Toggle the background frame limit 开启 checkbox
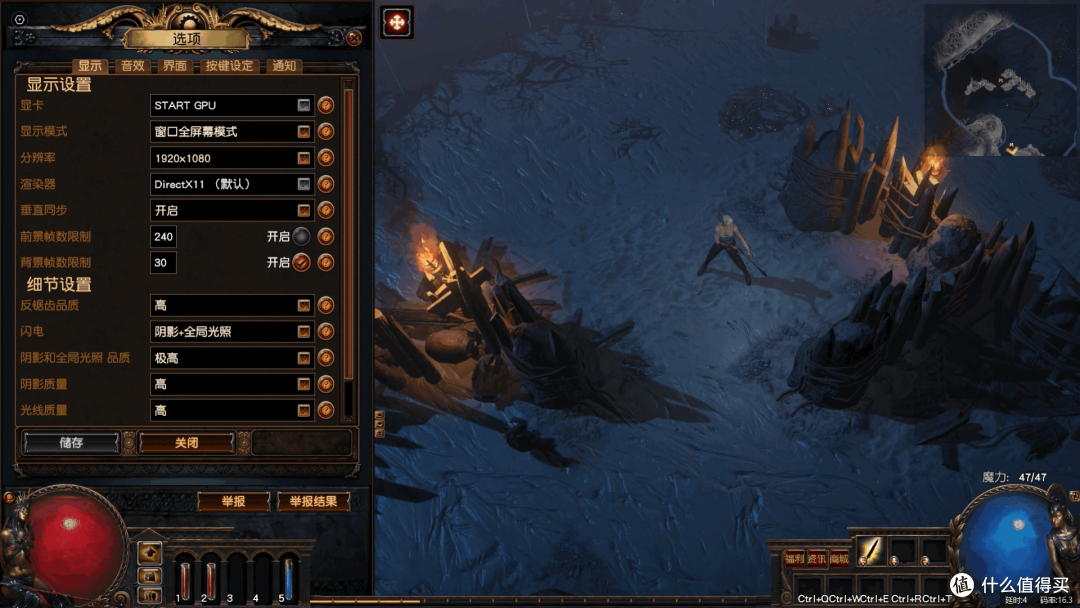 pyautogui.click(x=301, y=263)
